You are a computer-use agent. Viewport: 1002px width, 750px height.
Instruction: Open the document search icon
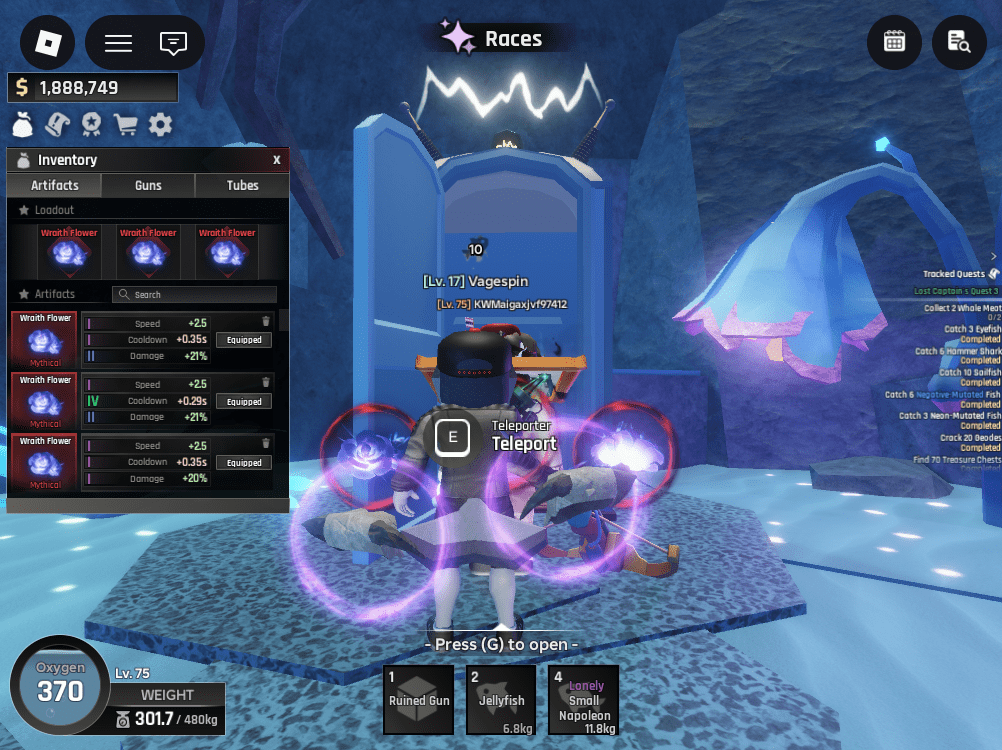pos(959,42)
